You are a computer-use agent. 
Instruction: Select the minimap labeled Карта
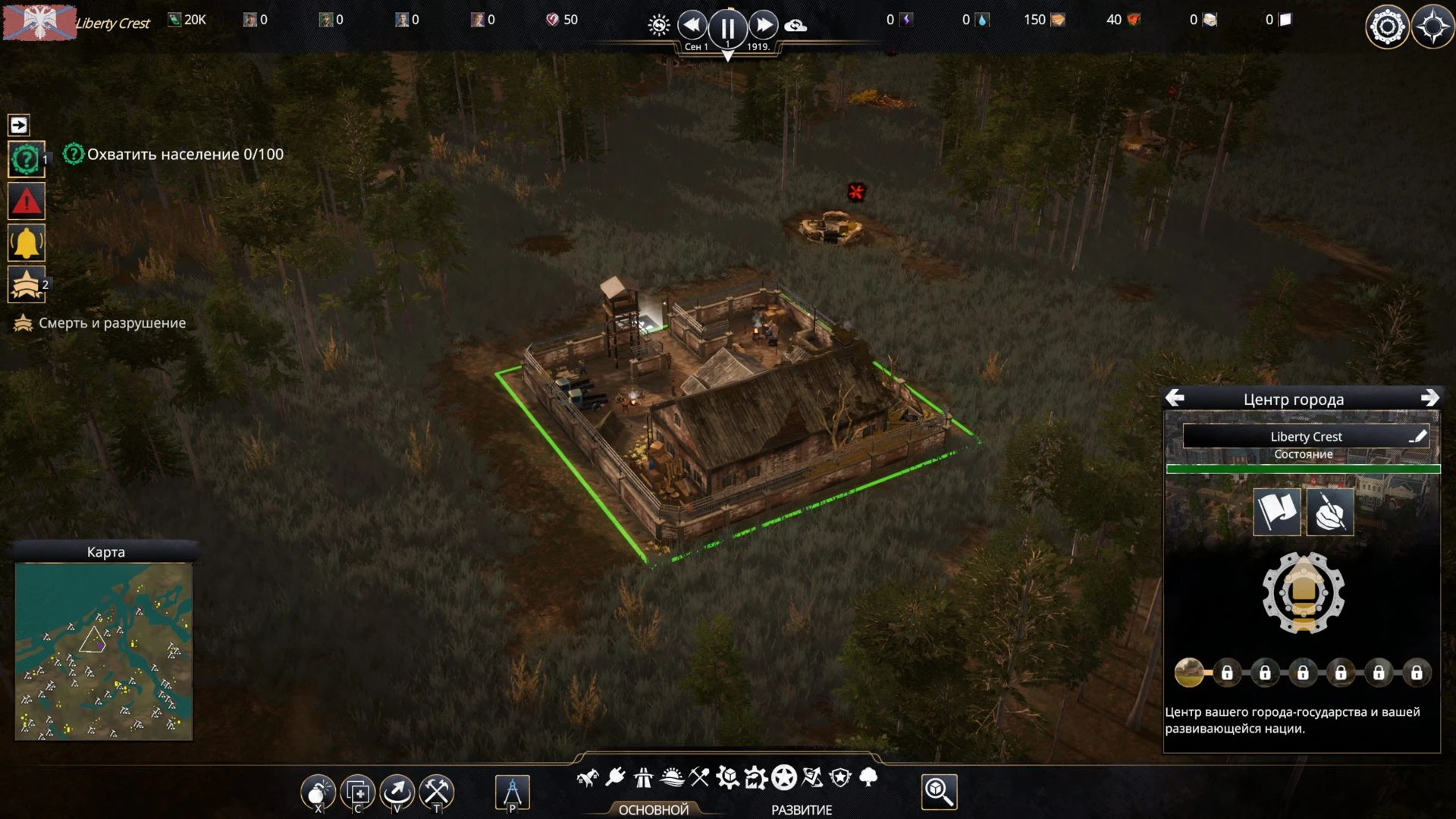104,651
